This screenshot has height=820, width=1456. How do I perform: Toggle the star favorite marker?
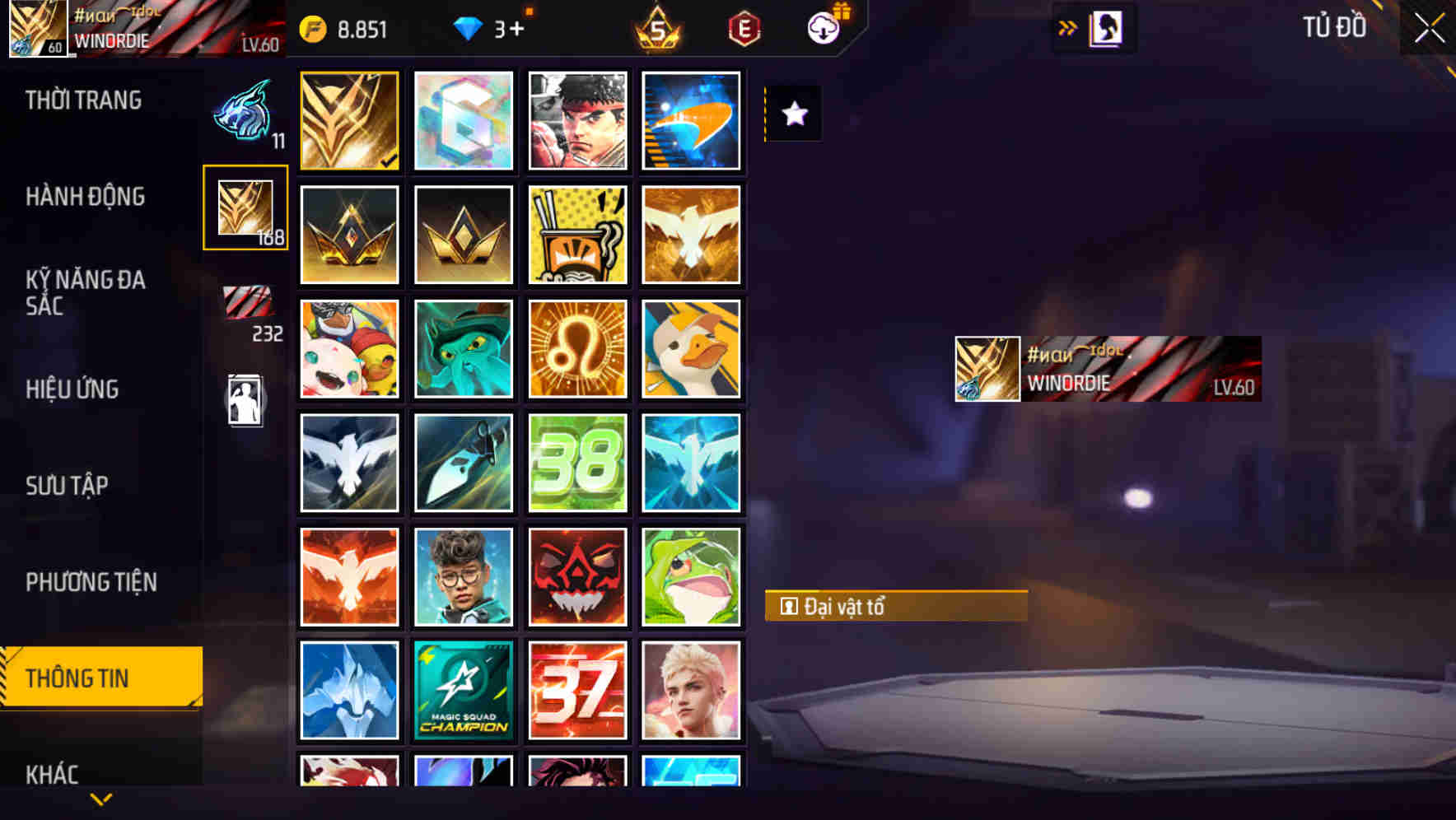pos(793,114)
